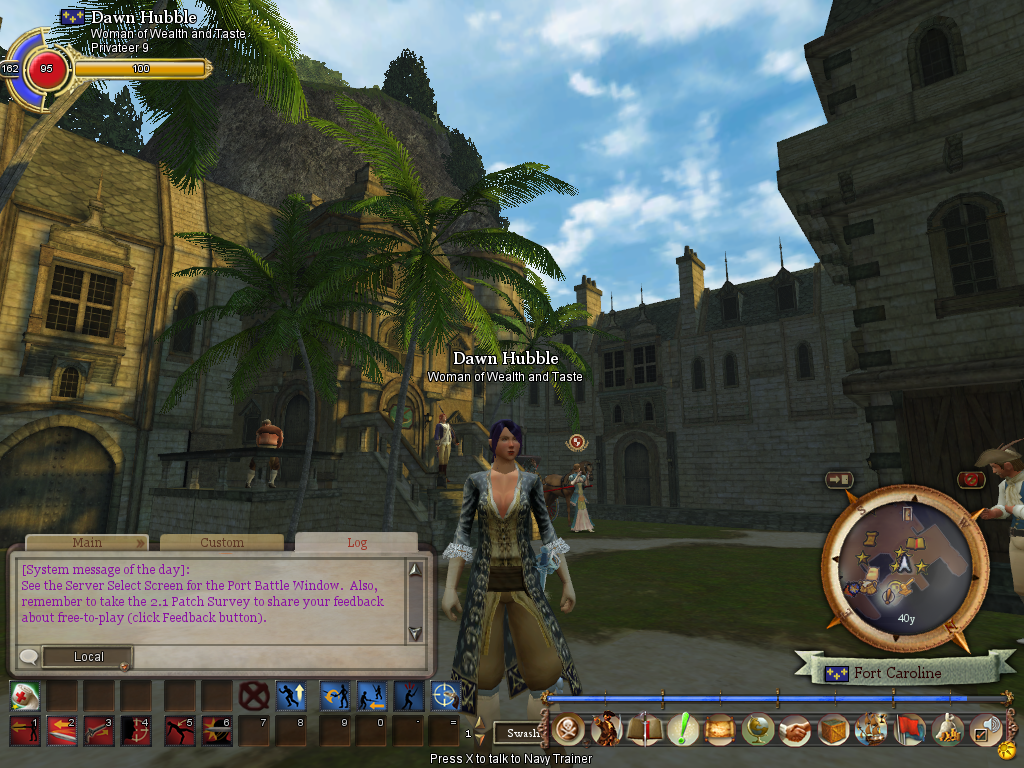Screen dimensions: 1024x768
Task: Activate the pistol shot skill in slot 3
Action: point(98,731)
